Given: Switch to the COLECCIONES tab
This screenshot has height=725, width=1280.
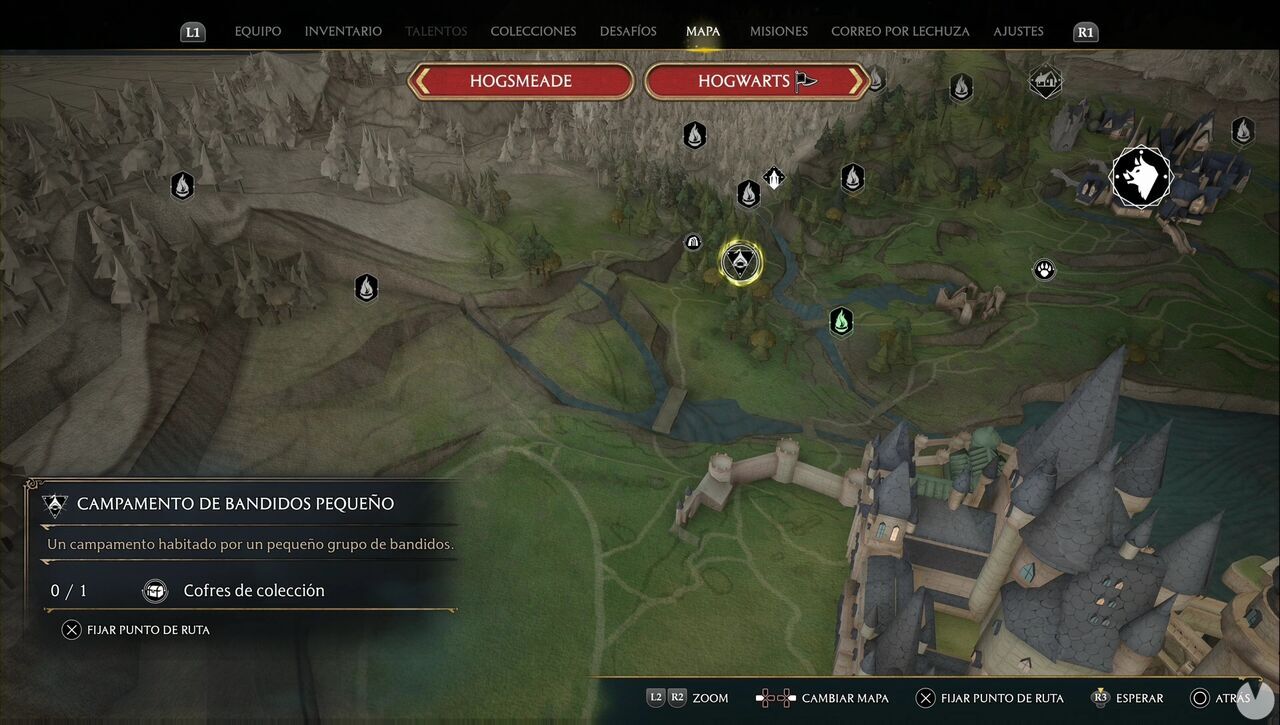Looking at the screenshot, I should pyautogui.click(x=533, y=31).
